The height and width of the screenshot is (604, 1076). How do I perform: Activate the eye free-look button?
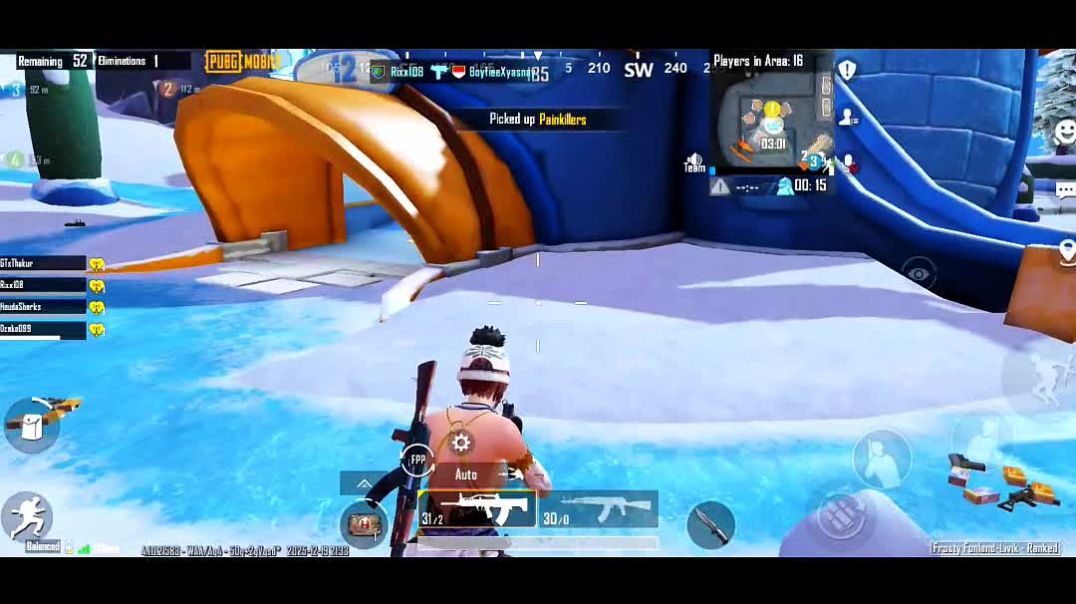click(918, 272)
